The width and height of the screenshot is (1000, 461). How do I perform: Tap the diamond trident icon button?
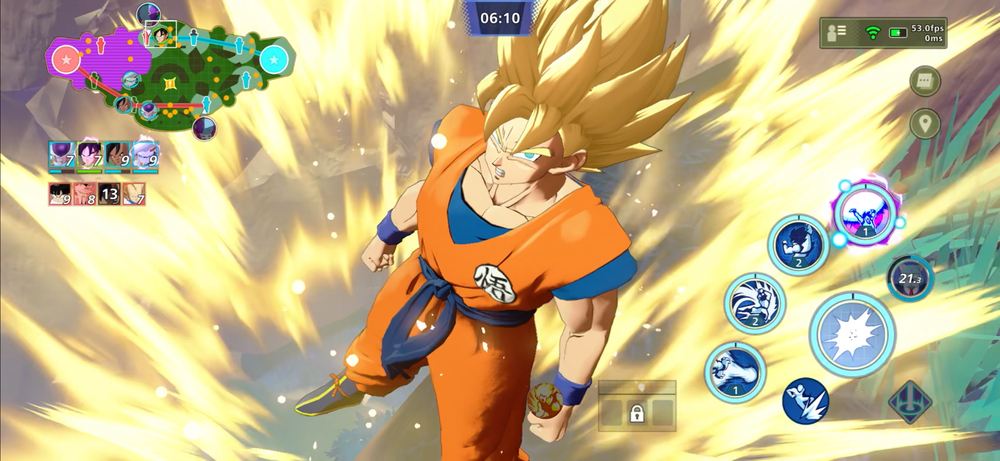(910, 402)
